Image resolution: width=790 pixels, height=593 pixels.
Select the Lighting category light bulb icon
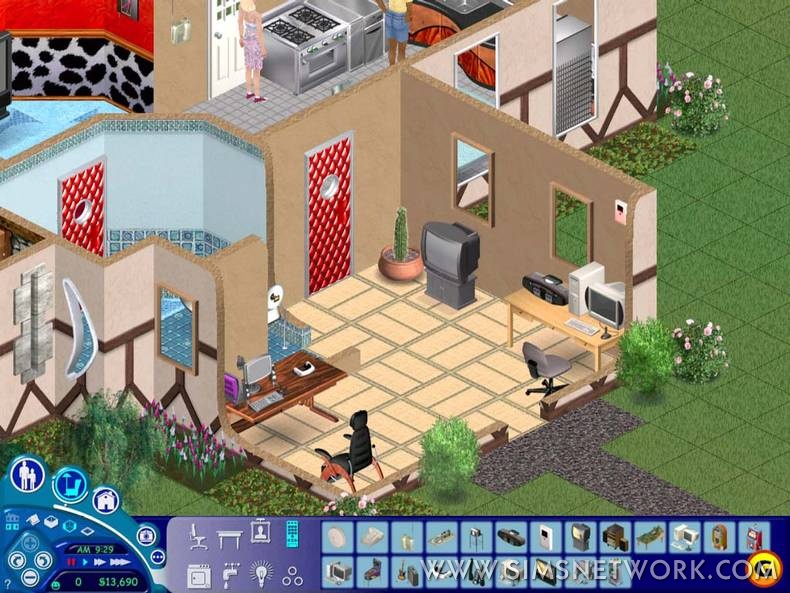click(x=261, y=574)
